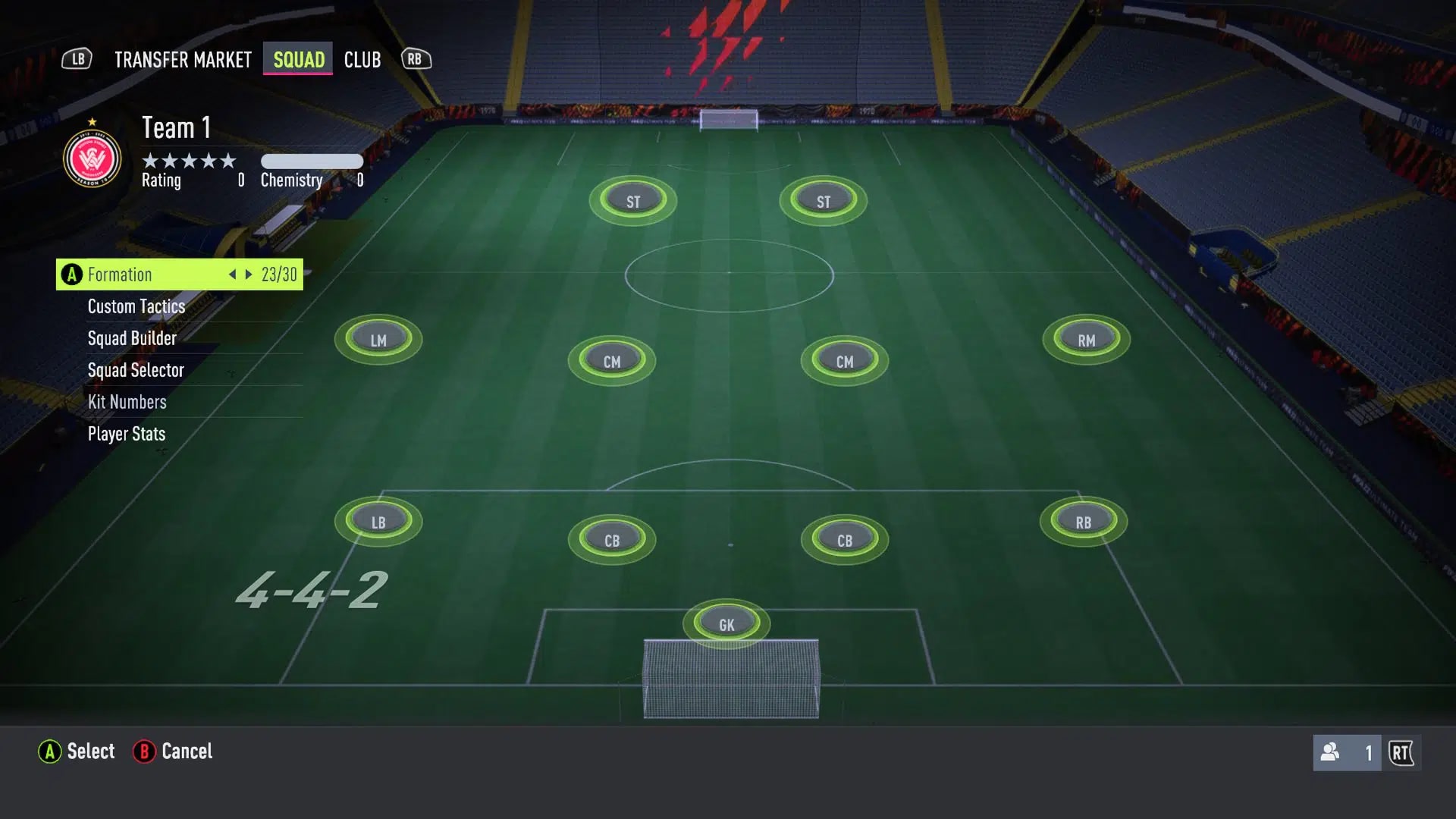Screen dimensions: 1456x819
Task: Select the LM midfielder position node
Action: tap(378, 340)
